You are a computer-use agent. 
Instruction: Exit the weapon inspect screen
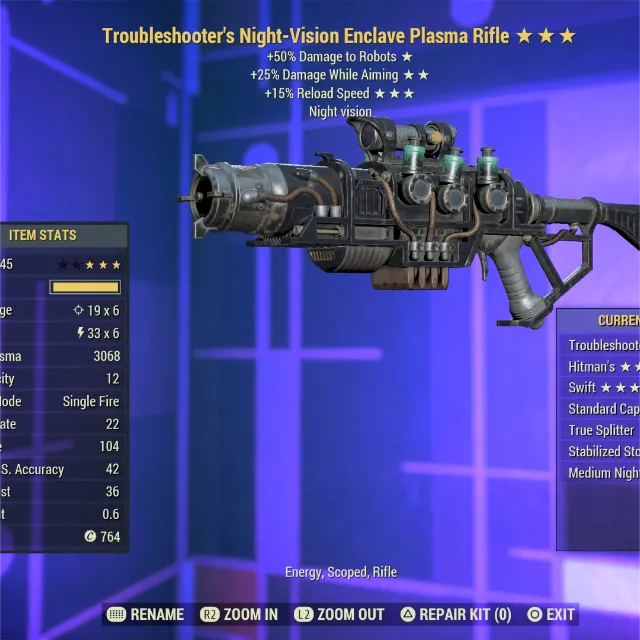(x=551, y=614)
